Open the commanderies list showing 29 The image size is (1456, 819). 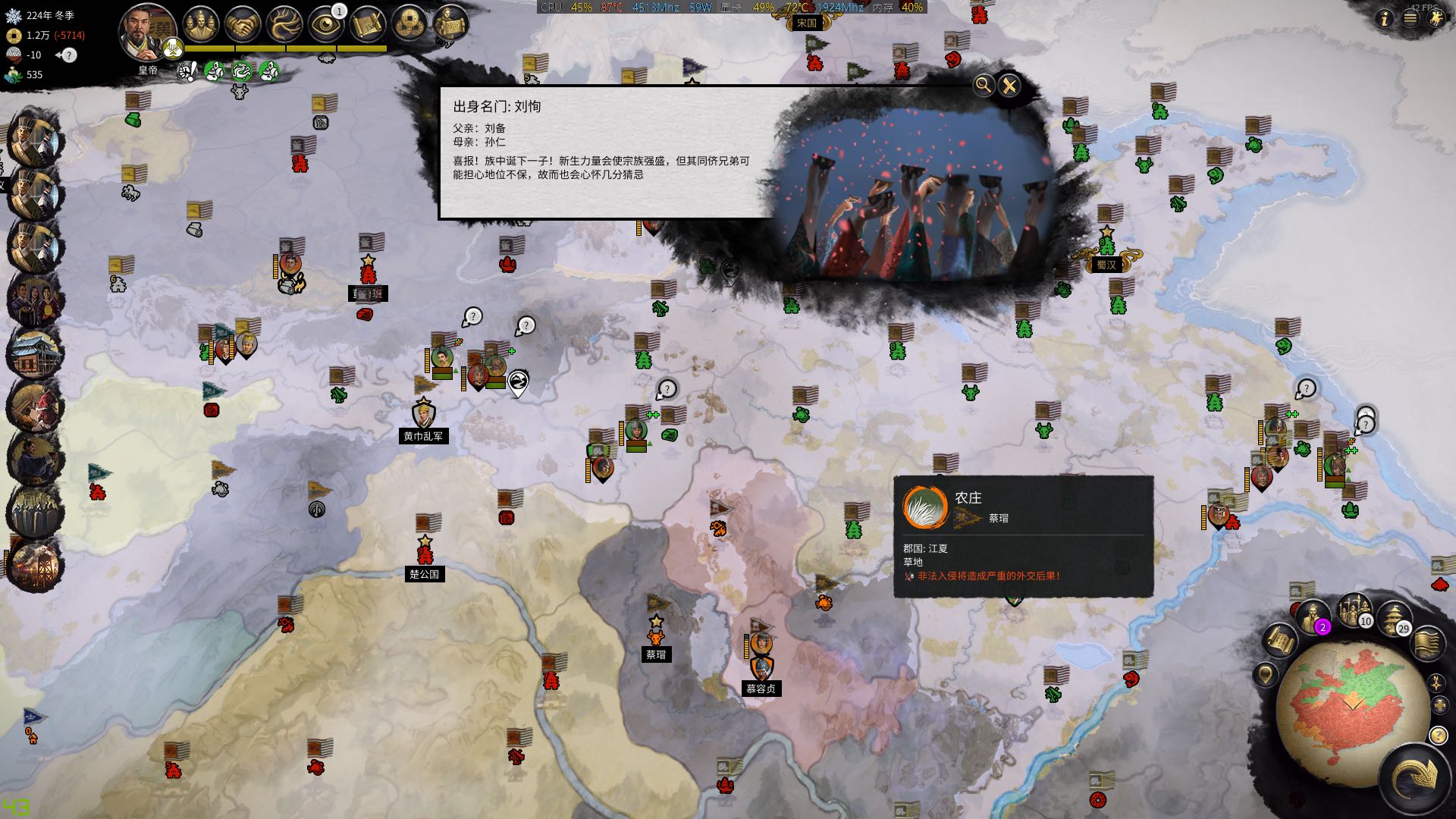(1394, 617)
